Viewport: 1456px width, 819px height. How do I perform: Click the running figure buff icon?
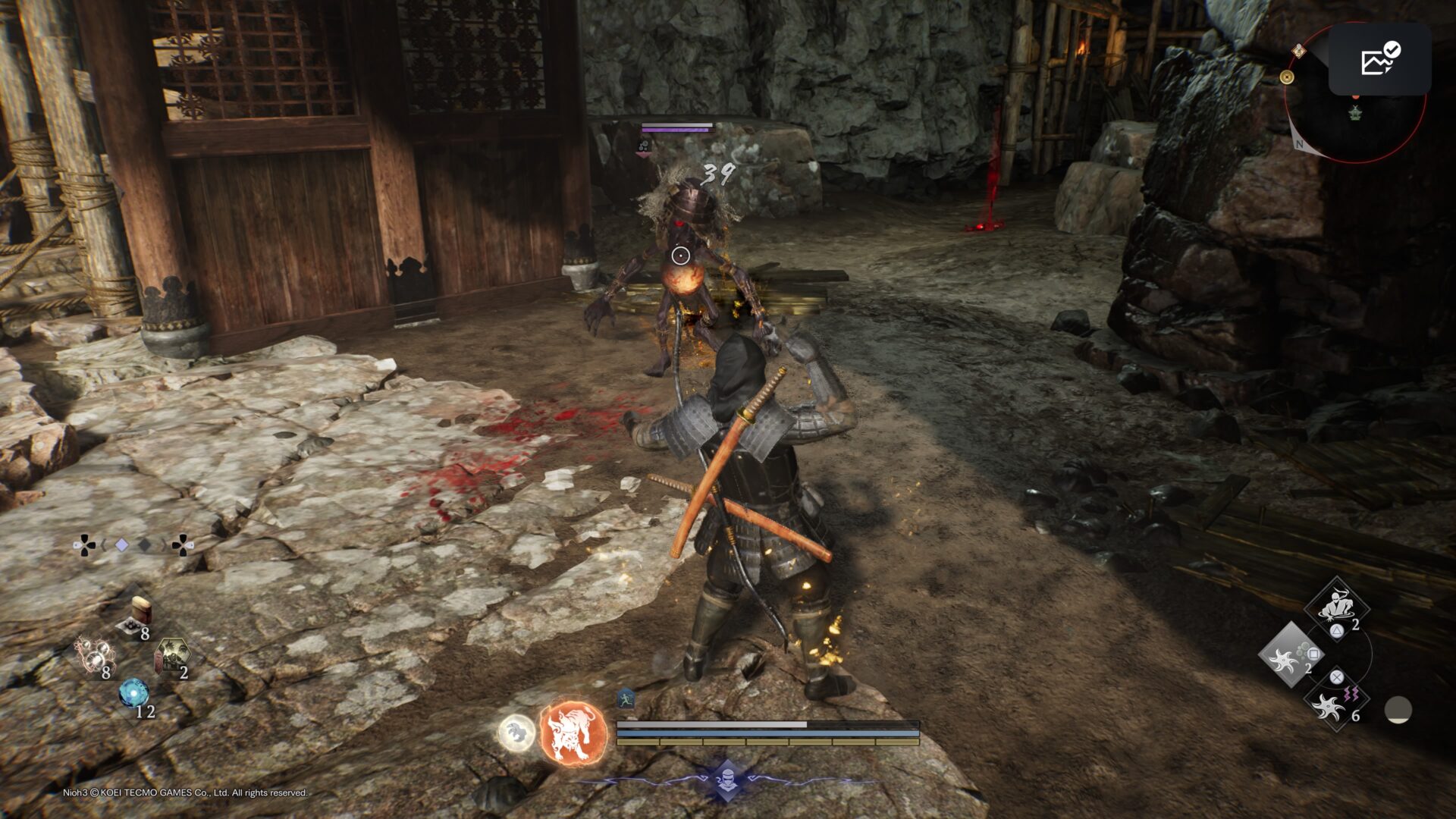(x=625, y=699)
